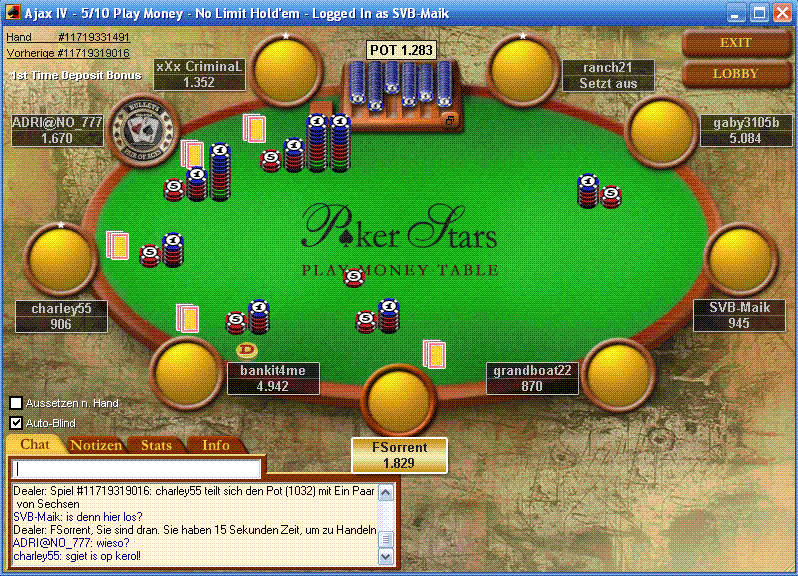
Task: Show the Info tab
Action: pos(215,445)
